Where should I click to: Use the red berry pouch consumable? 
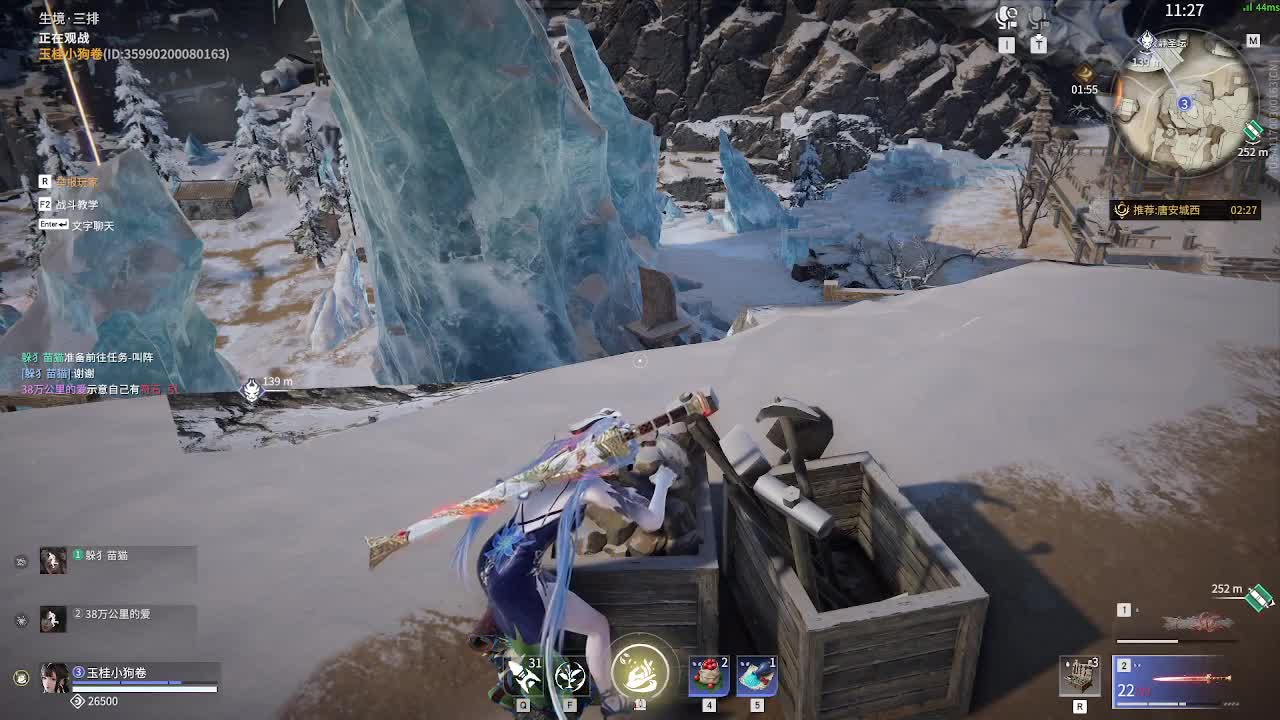[709, 676]
